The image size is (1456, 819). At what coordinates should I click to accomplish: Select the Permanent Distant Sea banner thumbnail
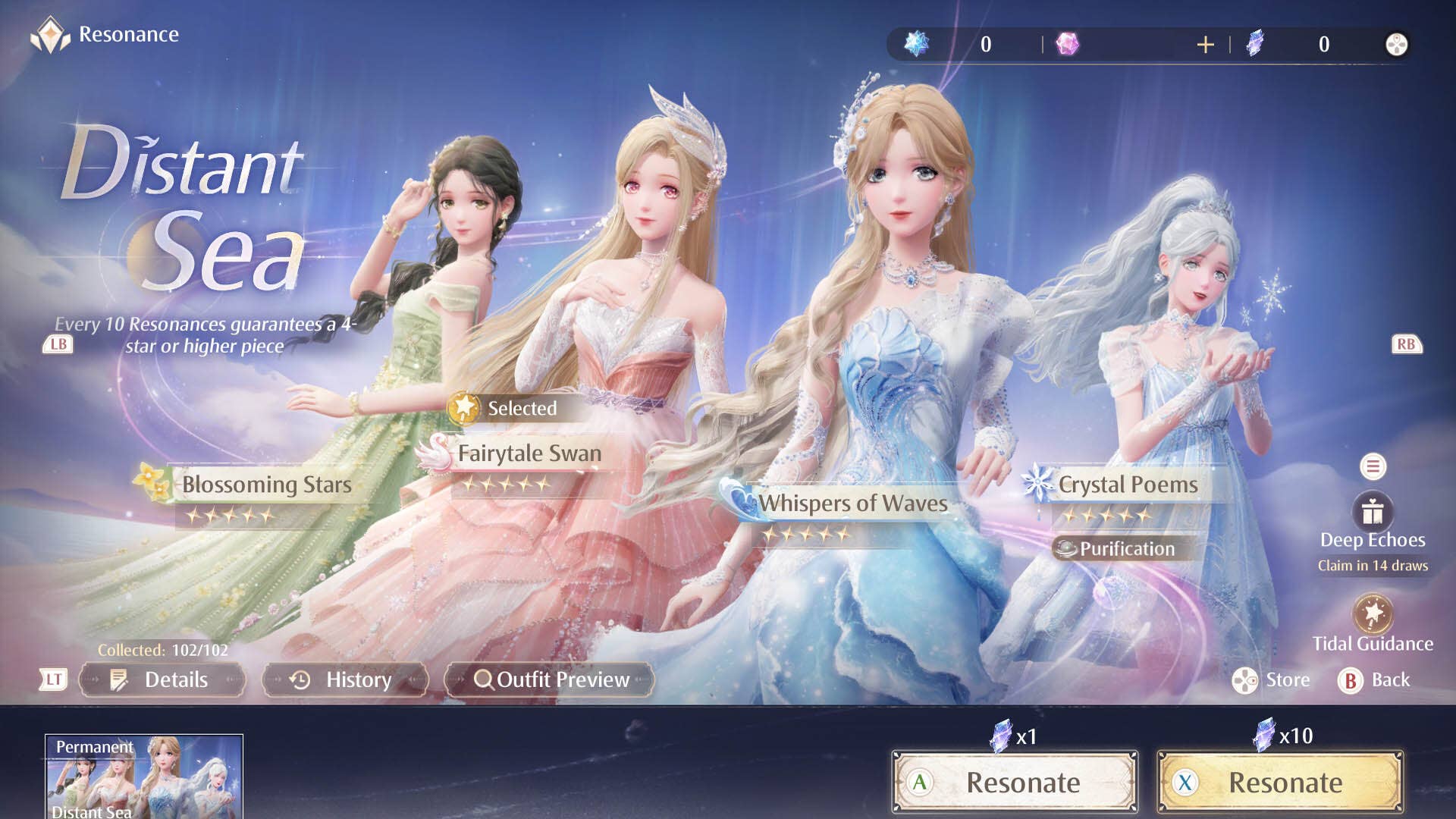[x=144, y=777]
